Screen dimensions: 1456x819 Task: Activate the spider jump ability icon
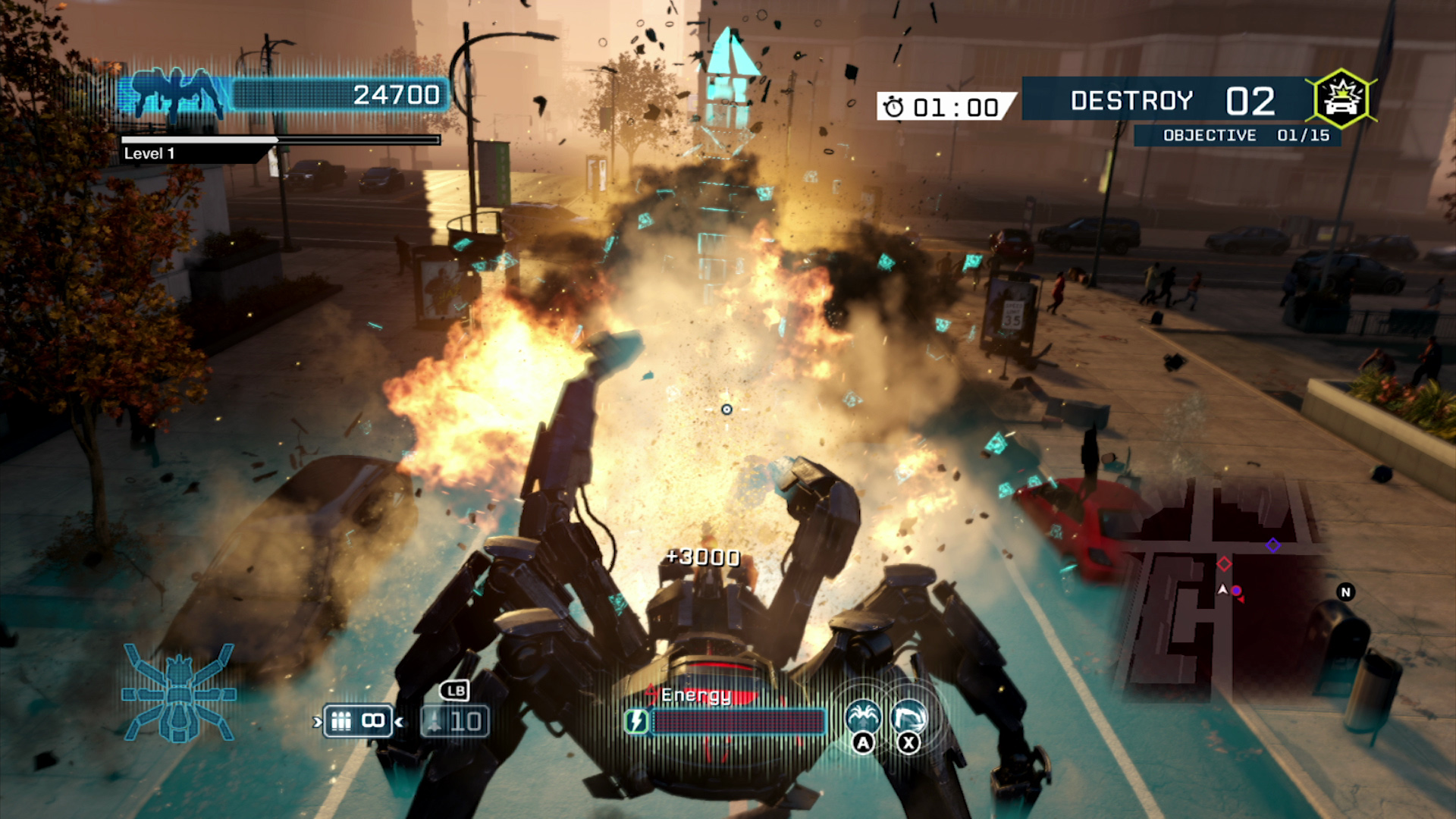(x=863, y=717)
